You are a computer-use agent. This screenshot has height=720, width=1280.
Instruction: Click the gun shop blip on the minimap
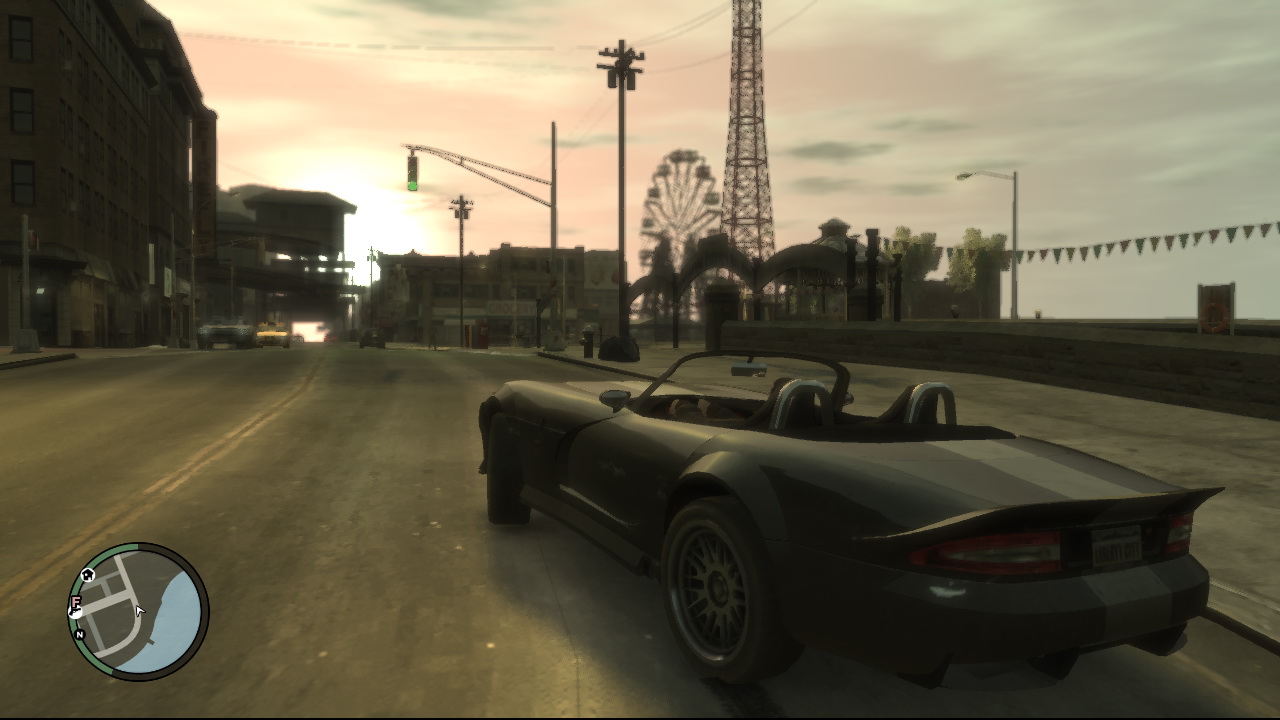[x=74, y=609]
